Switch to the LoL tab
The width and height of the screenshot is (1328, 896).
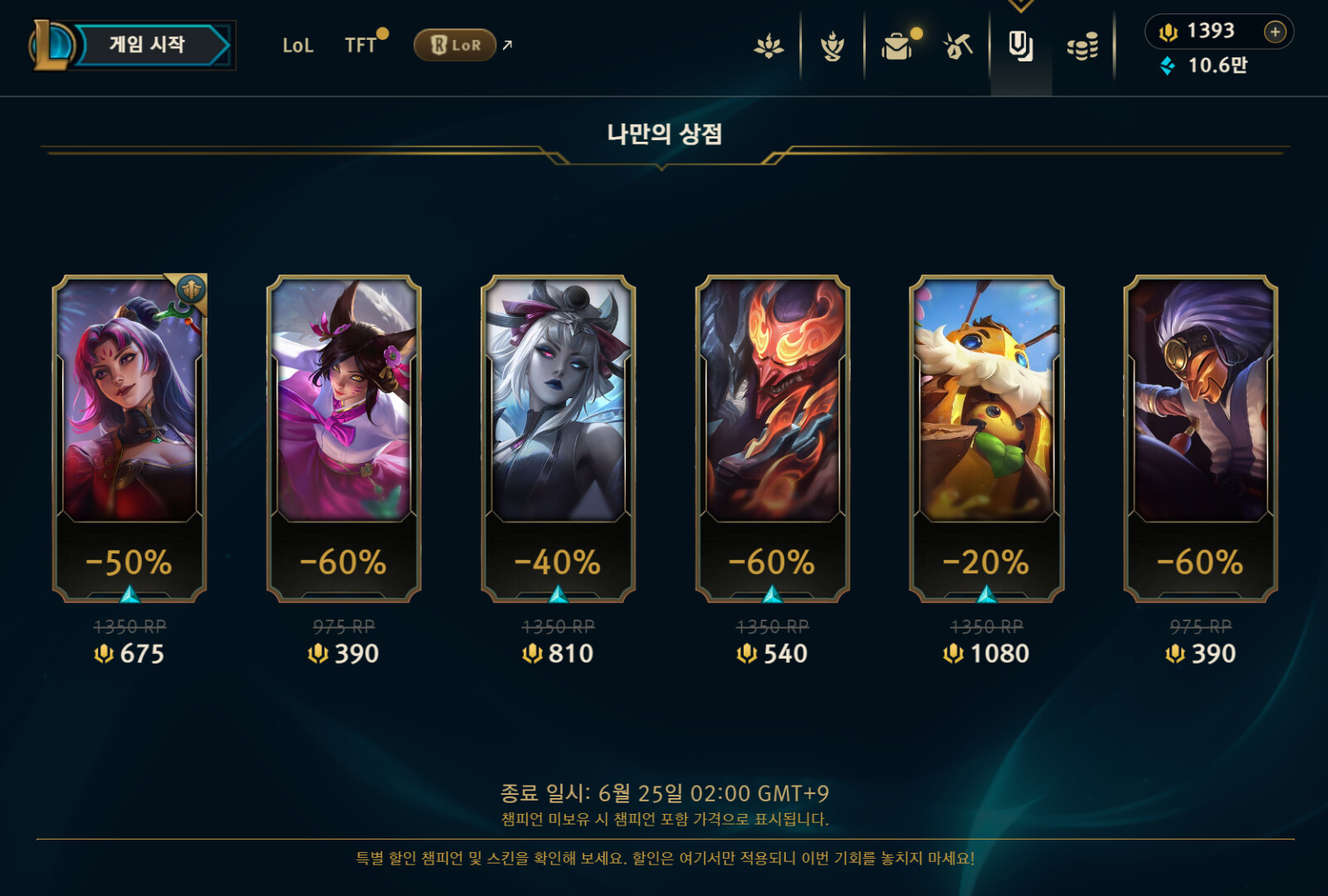(x=298, y=46)
